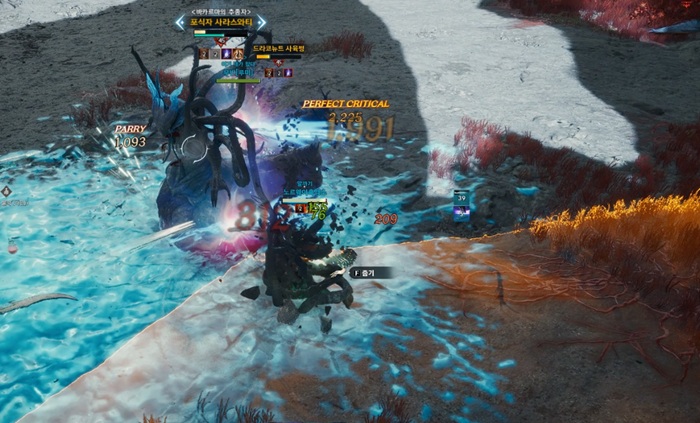Click the purple skill icon below 39

pyautogui.click(x=461, y=213)
